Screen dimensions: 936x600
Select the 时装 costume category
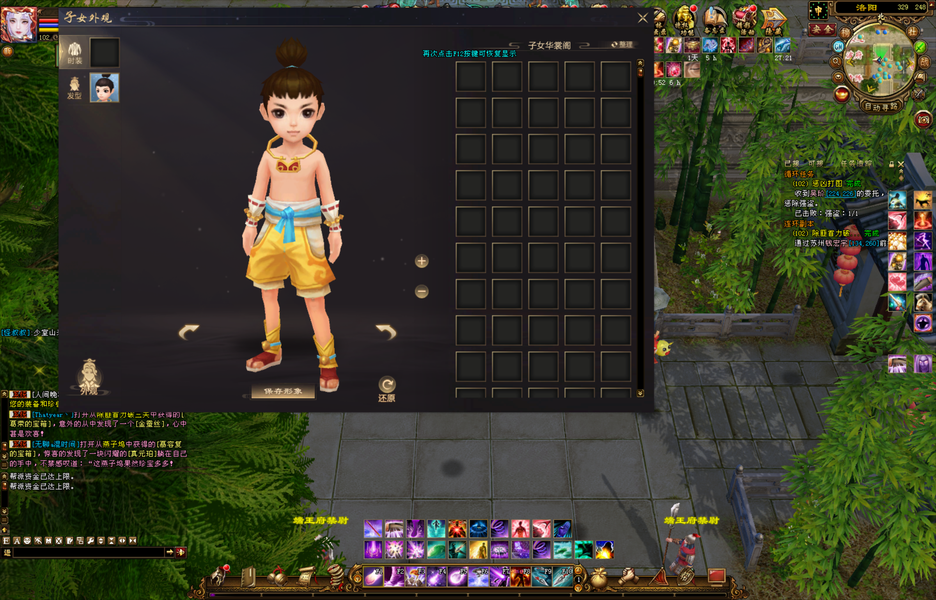coord(75,52)
